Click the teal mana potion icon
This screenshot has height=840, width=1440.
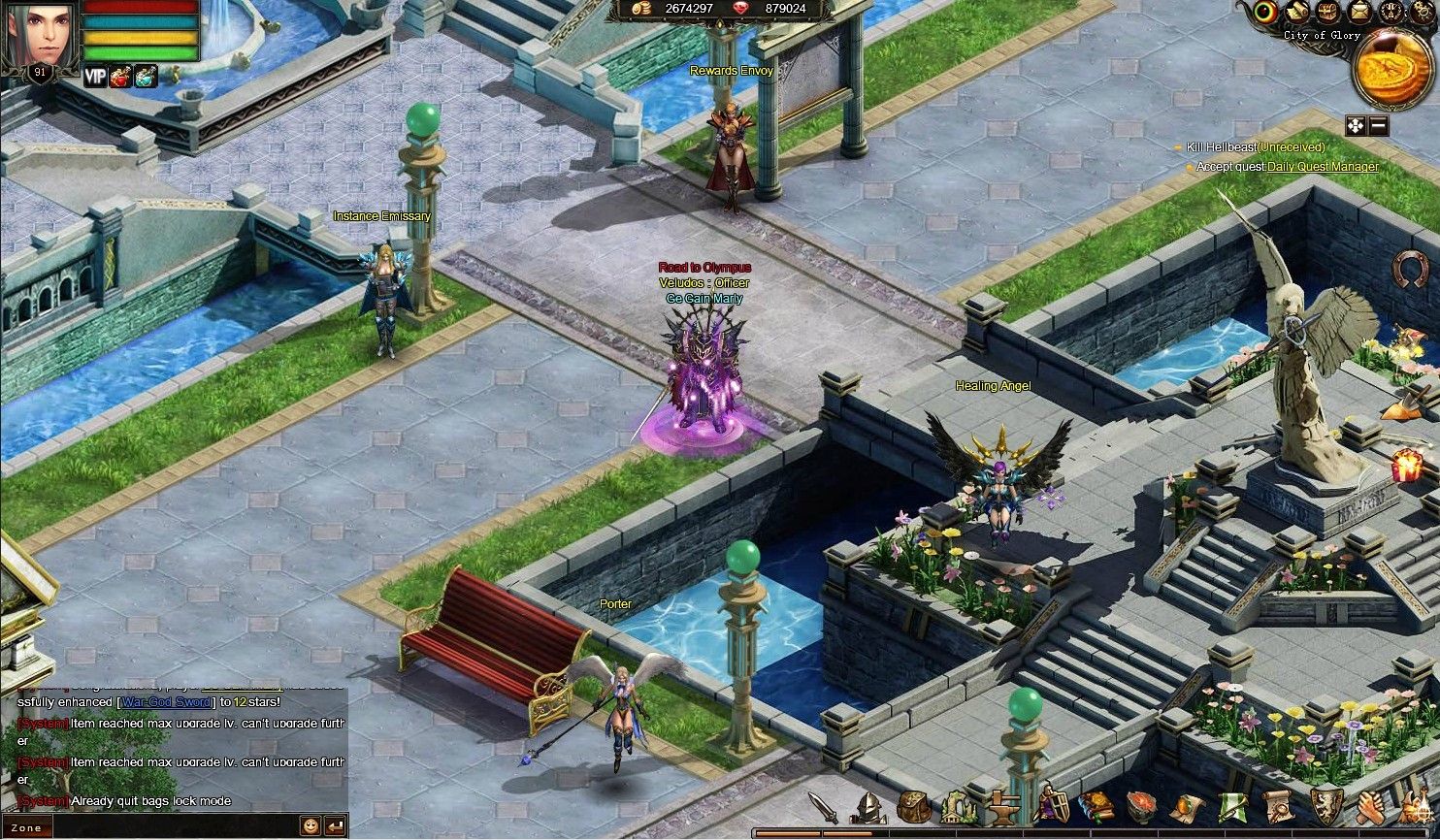click(146, 77)
